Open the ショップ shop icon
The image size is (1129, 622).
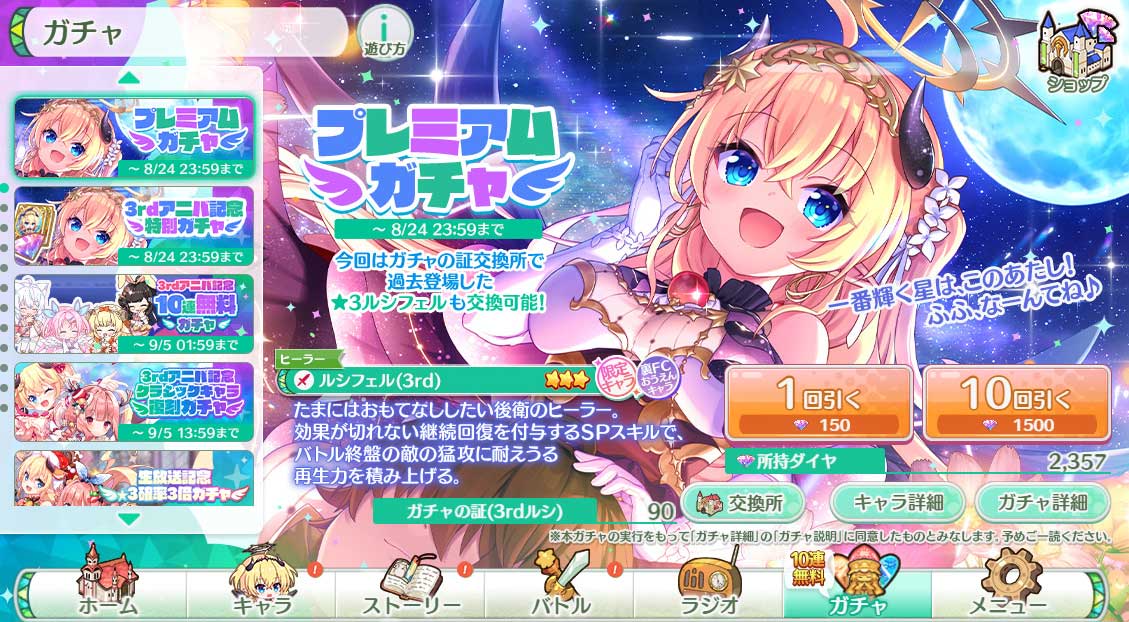pyautogui.click(x=1076, y=53)
